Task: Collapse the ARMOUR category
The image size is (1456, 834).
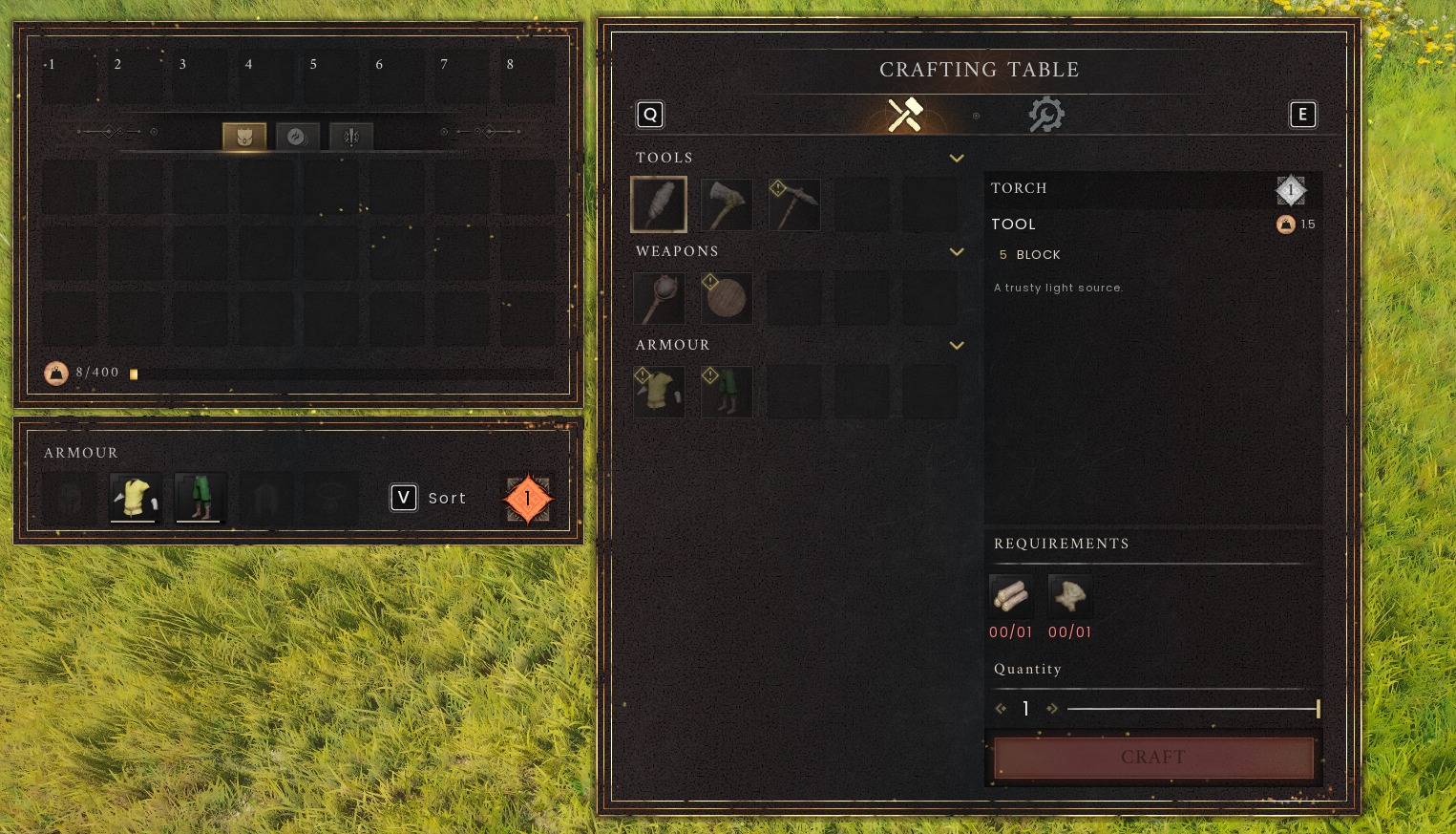Action: point(957,345)
